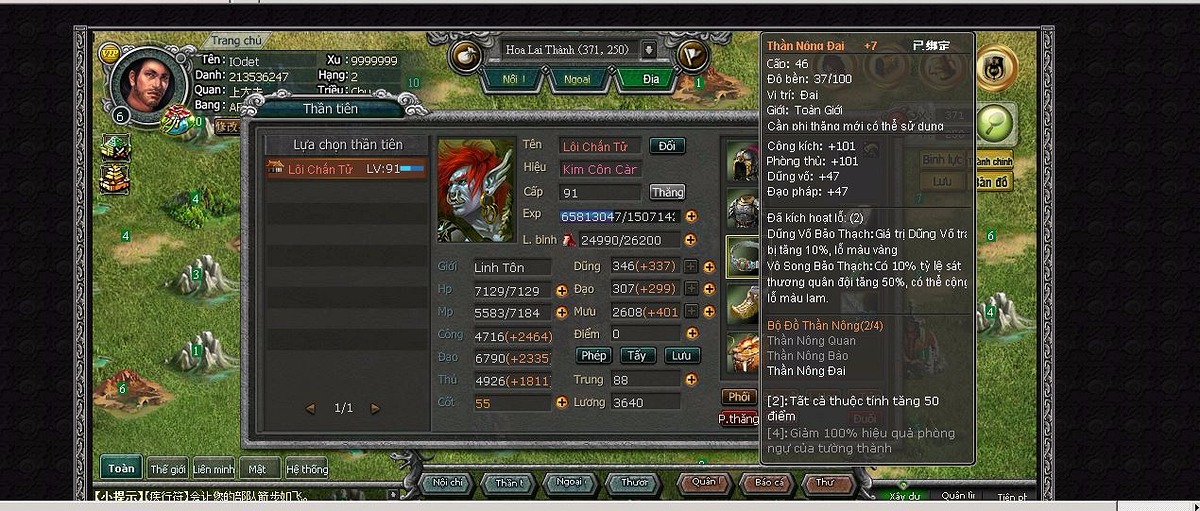Select the Hệ thống chat tab

(306, 469)
